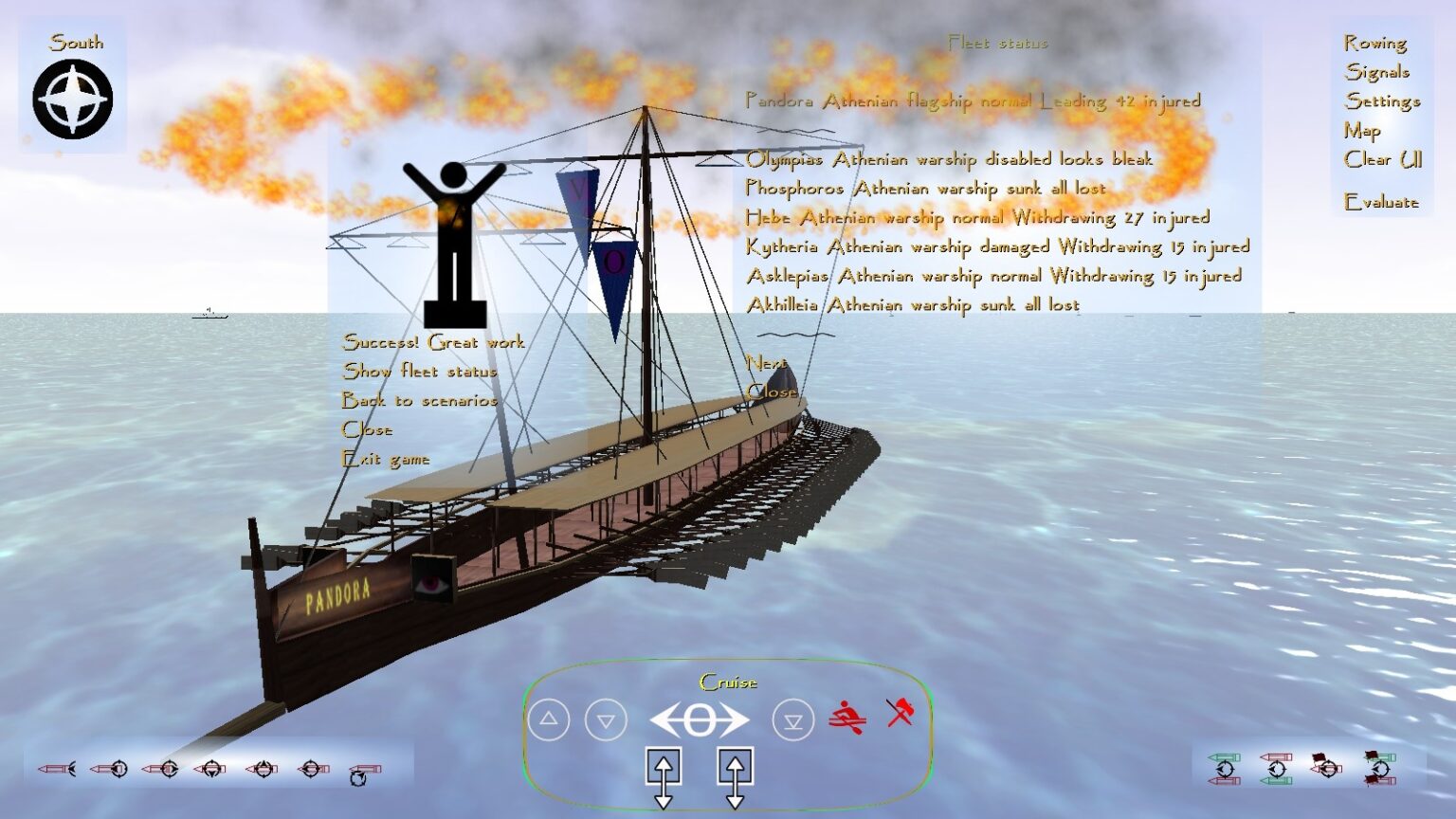This screenshot has width=1456, height=819.
Task: Select the leftmost friendly ship icon at bottom left
Action: [57, 768]
